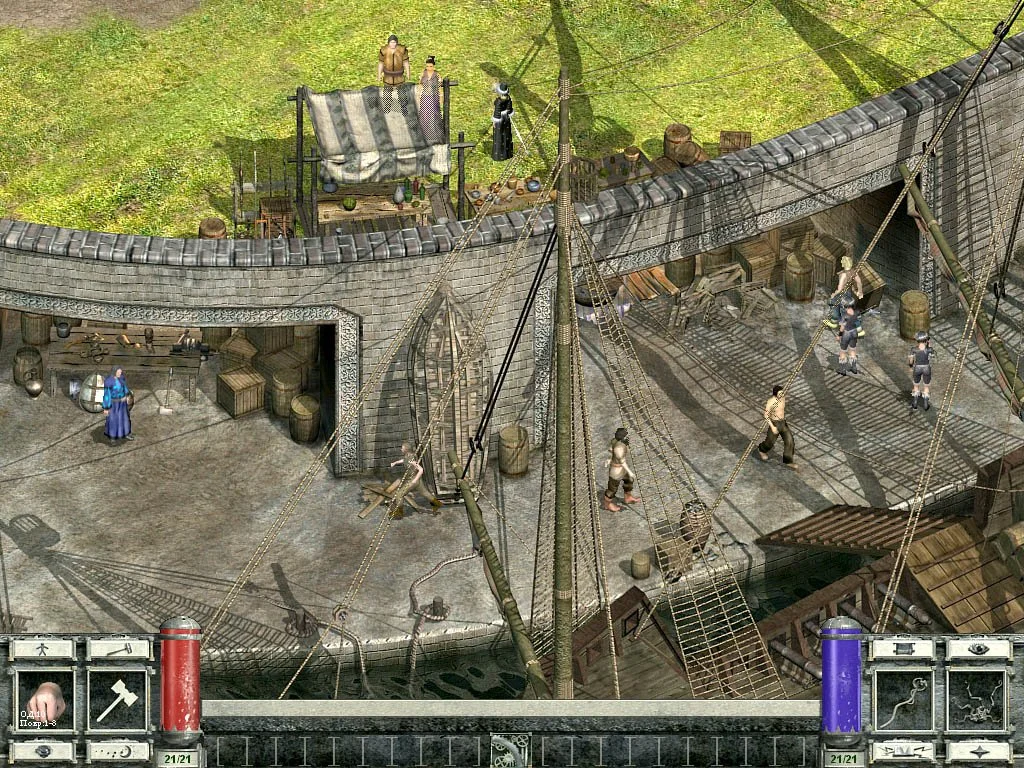Click the dark gem button
1024x768 pixels.
[x=42, y=751]
